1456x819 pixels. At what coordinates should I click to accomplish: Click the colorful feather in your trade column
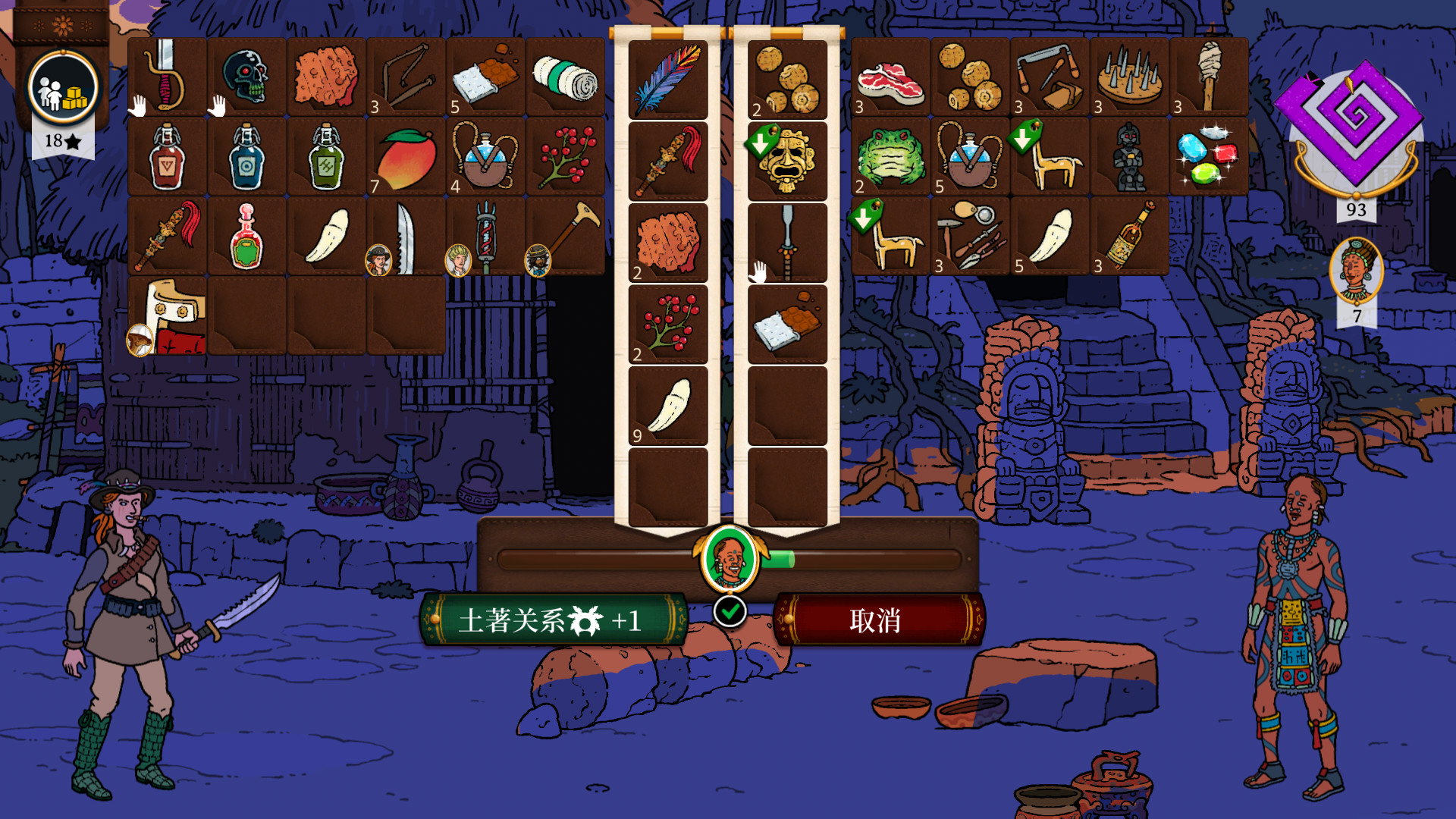pyautogui.click(x=667, y=80)
